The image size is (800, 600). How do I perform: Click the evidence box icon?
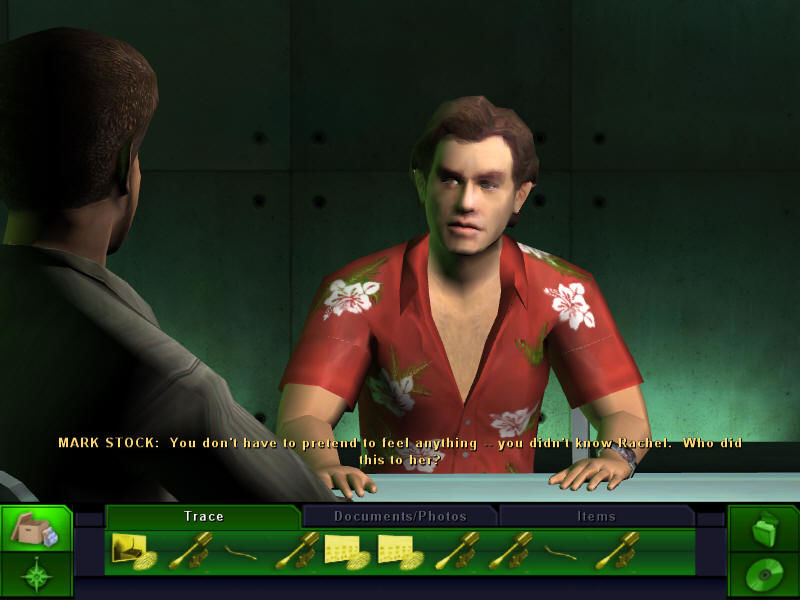[35, 531]
